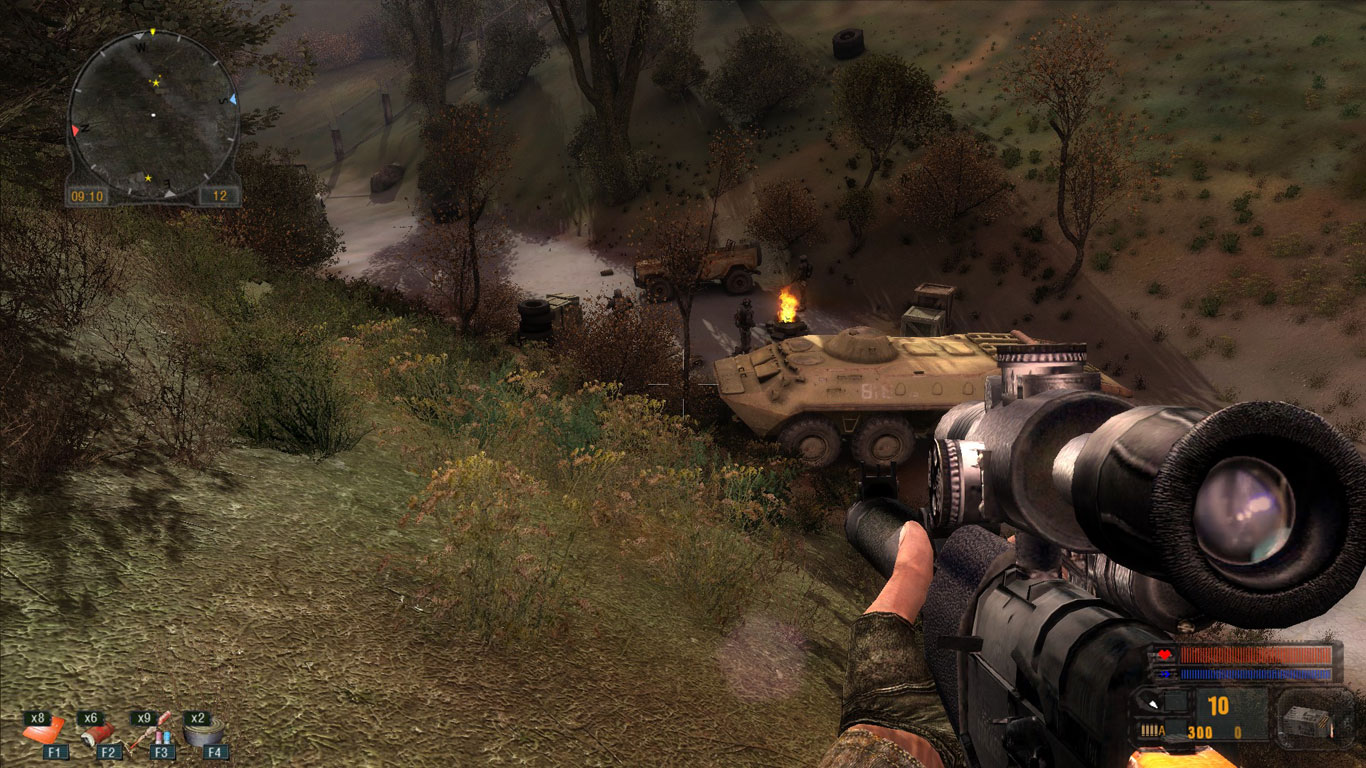1366x768 pixels.
Task: Click the circular minimap radar
Action: pos(153,112)
